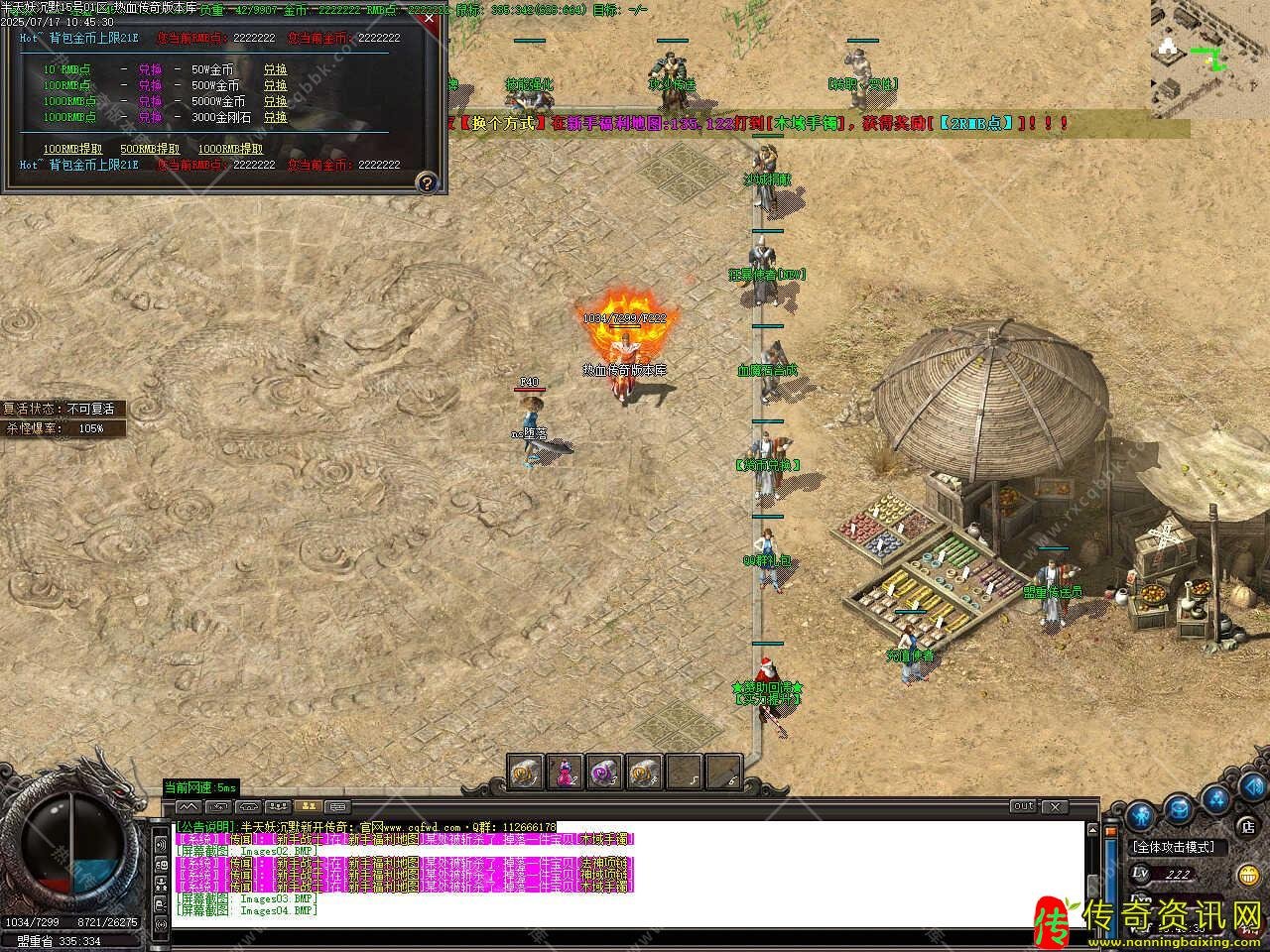The width and height of the screenshot is (1270, 952).
Task: Exchange 10 RMB points for 50W gold
Action: (x=275, y=70)
